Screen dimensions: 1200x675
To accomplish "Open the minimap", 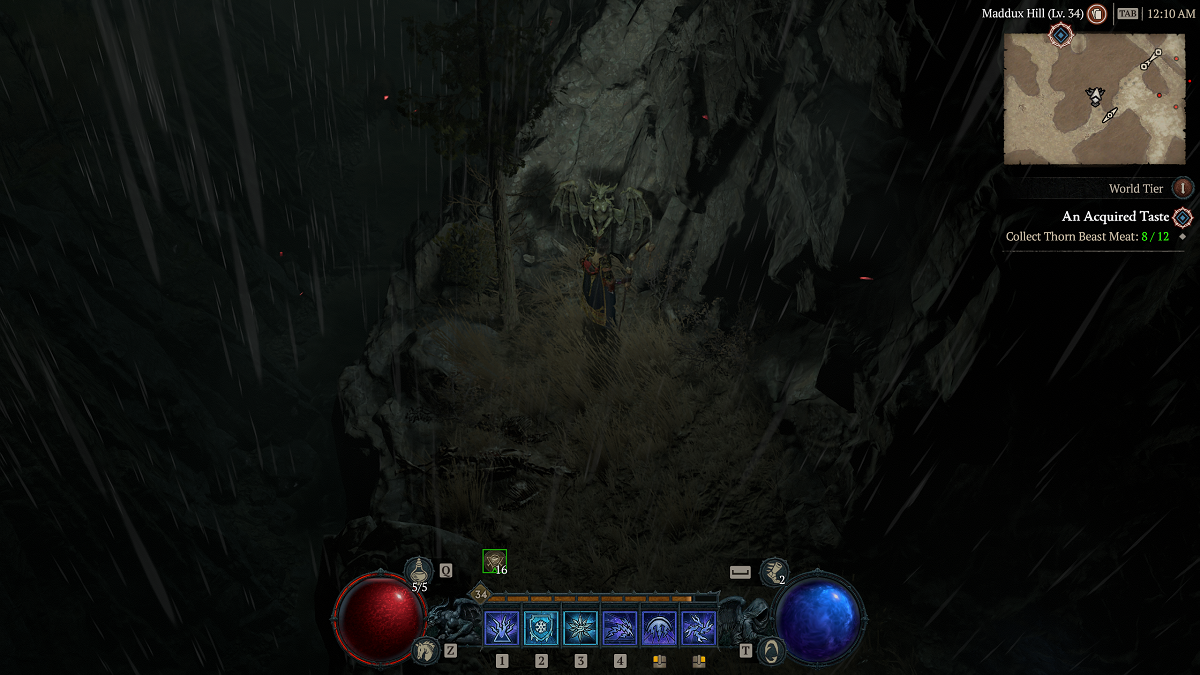I will tap(1080, 98).
